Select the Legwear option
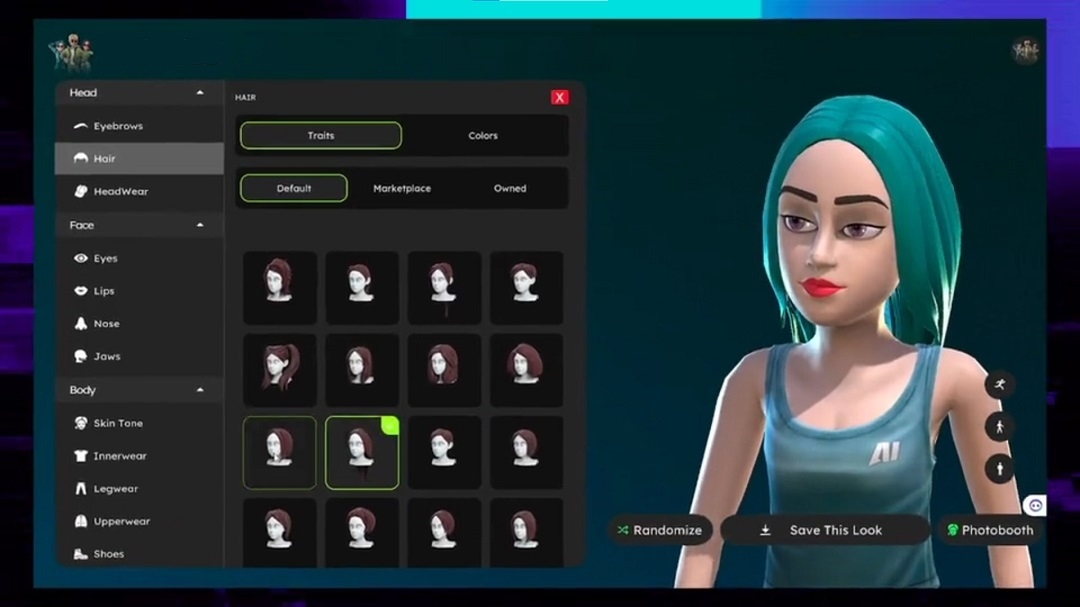Viewport: 1080px width, 607px height. pos(115,489)
